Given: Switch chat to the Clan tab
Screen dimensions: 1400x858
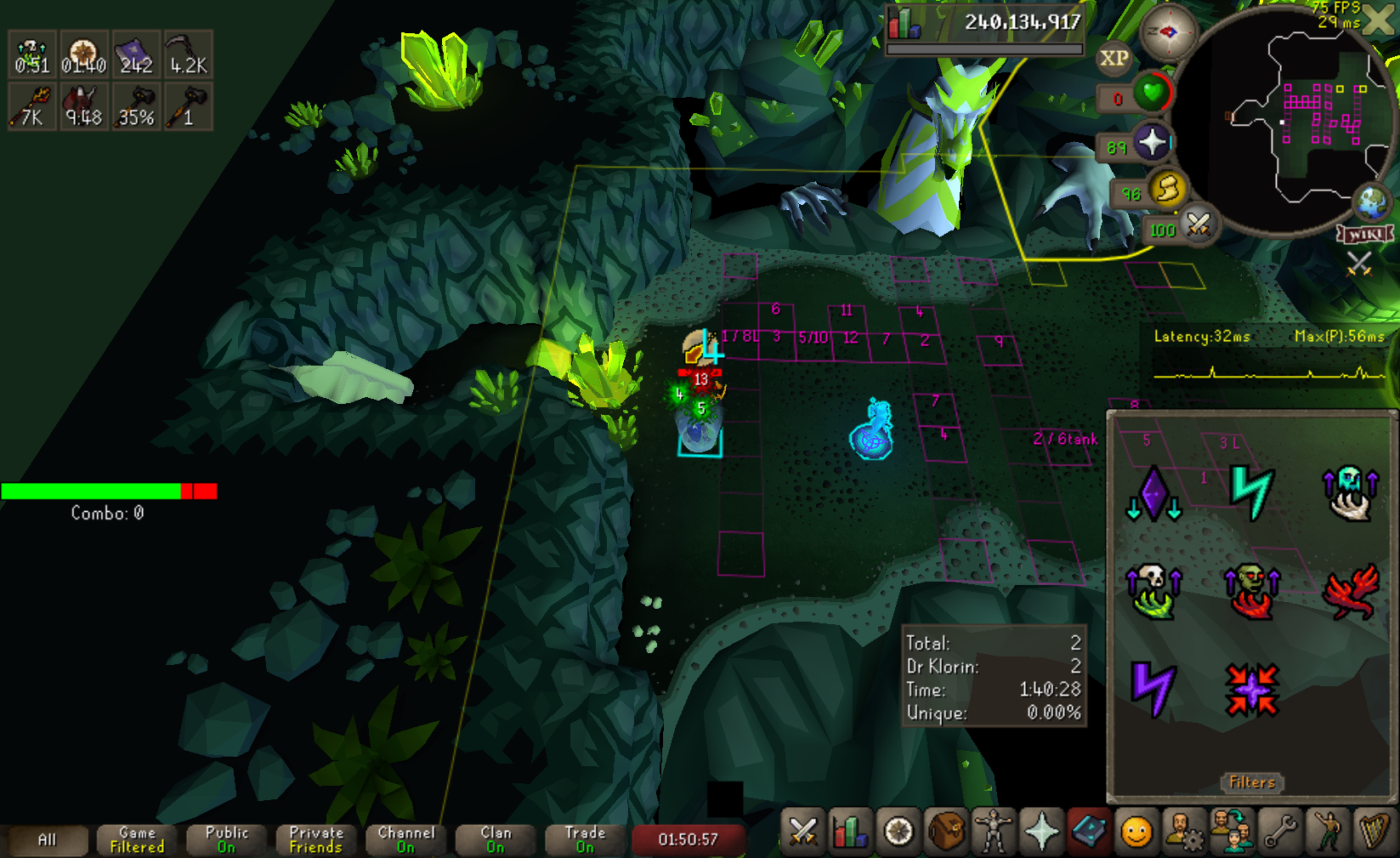Looking at the screenshot, I should click(x=496, y=839).
